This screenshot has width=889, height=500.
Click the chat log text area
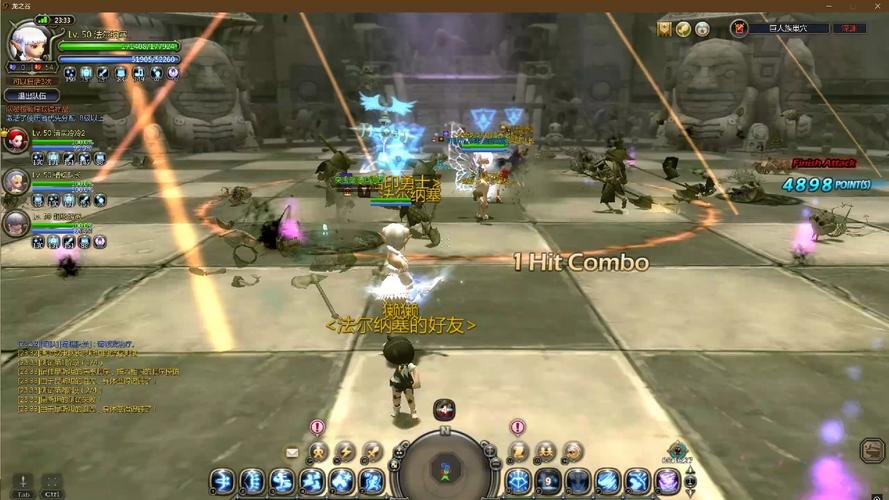click(90, 377)
